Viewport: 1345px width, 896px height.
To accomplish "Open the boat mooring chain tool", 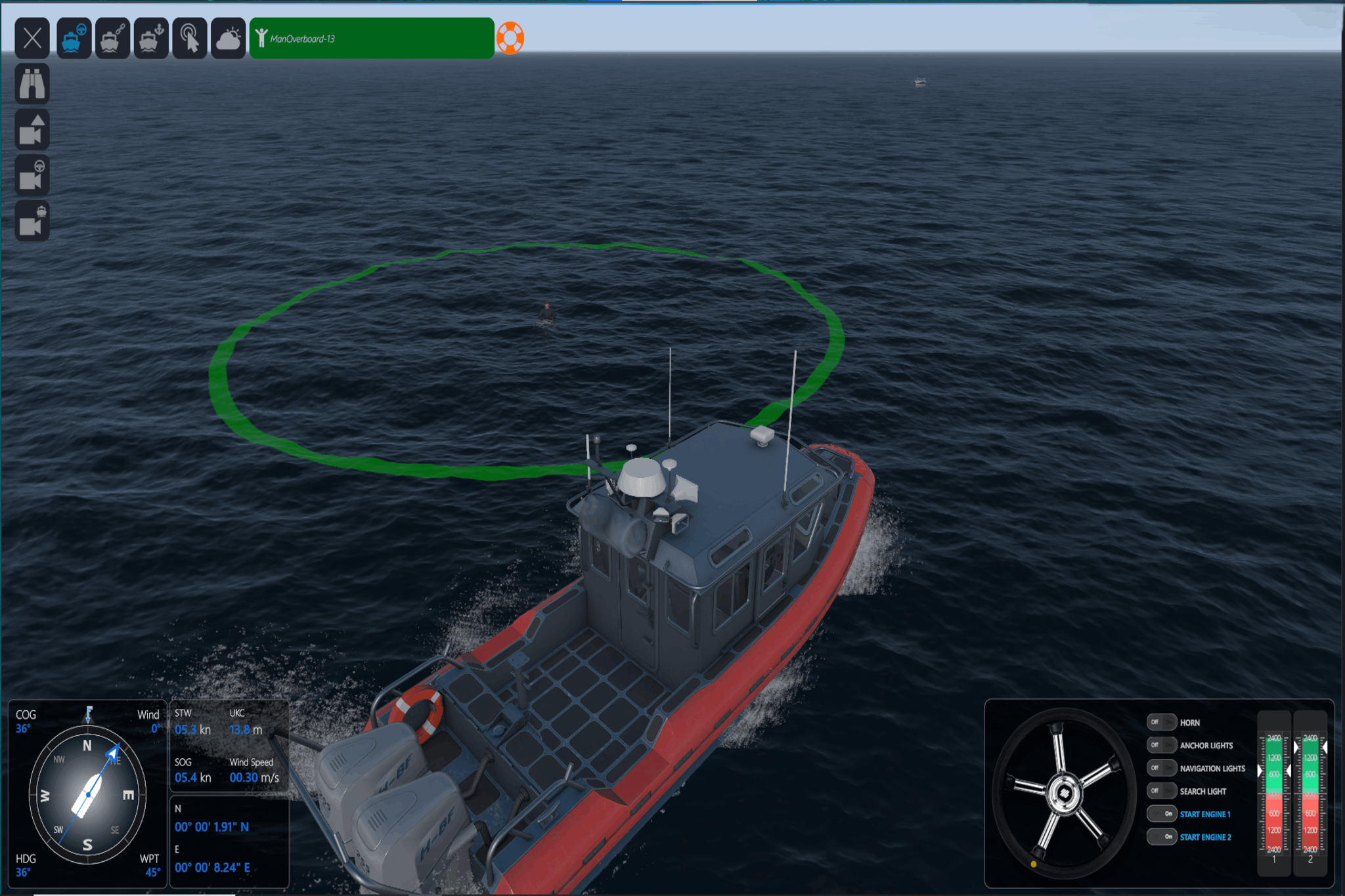I will (x=112, y=38).
